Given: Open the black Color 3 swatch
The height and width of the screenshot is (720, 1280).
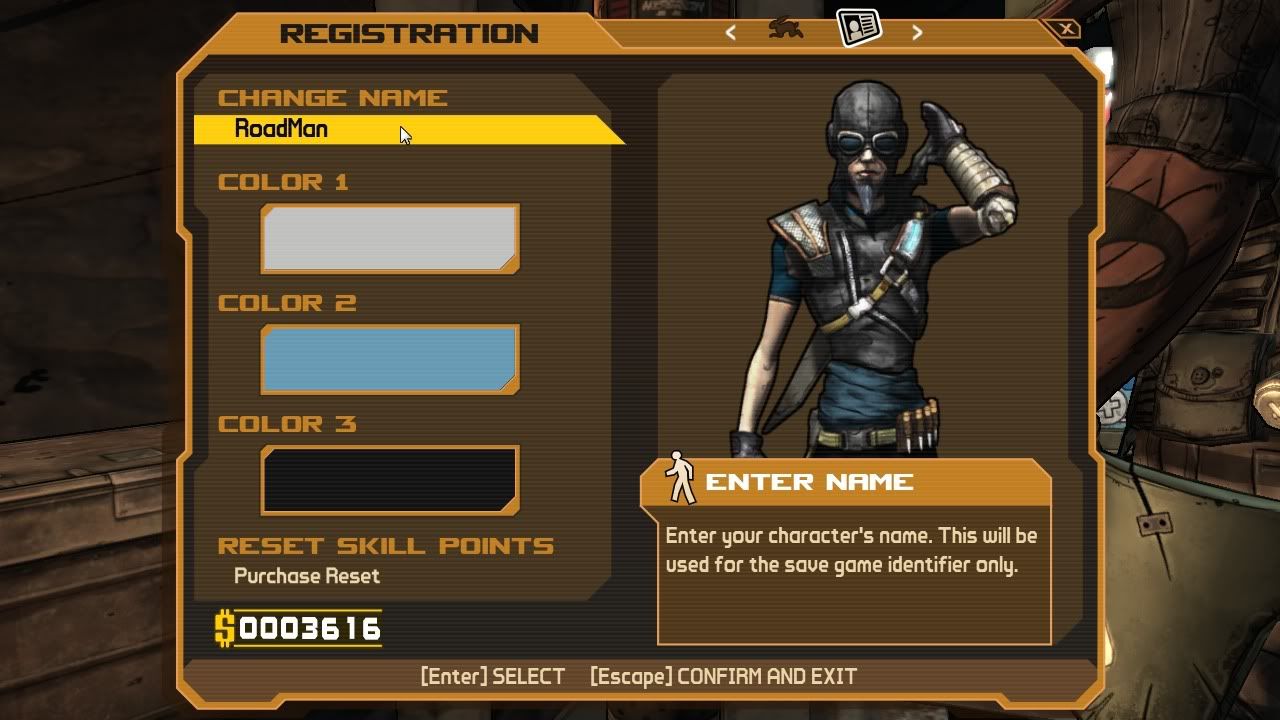Looking at the screenshot, I should (x=389, y=480).
